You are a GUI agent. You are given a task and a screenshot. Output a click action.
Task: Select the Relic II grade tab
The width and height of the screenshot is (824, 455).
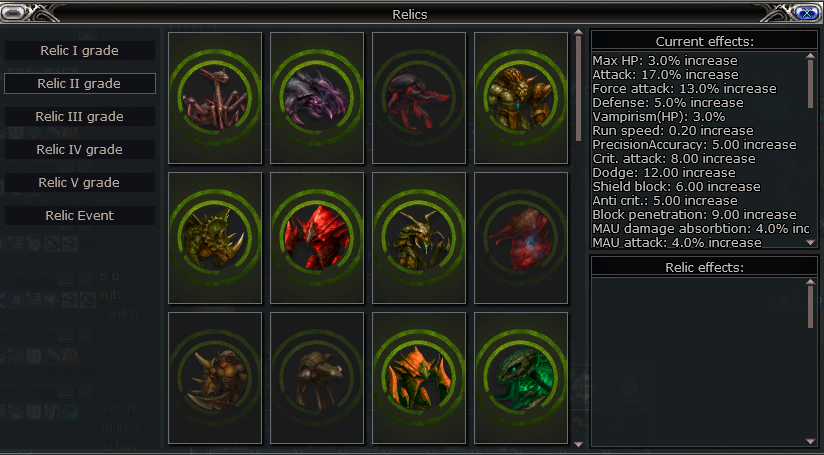click(x=80, y=83)
